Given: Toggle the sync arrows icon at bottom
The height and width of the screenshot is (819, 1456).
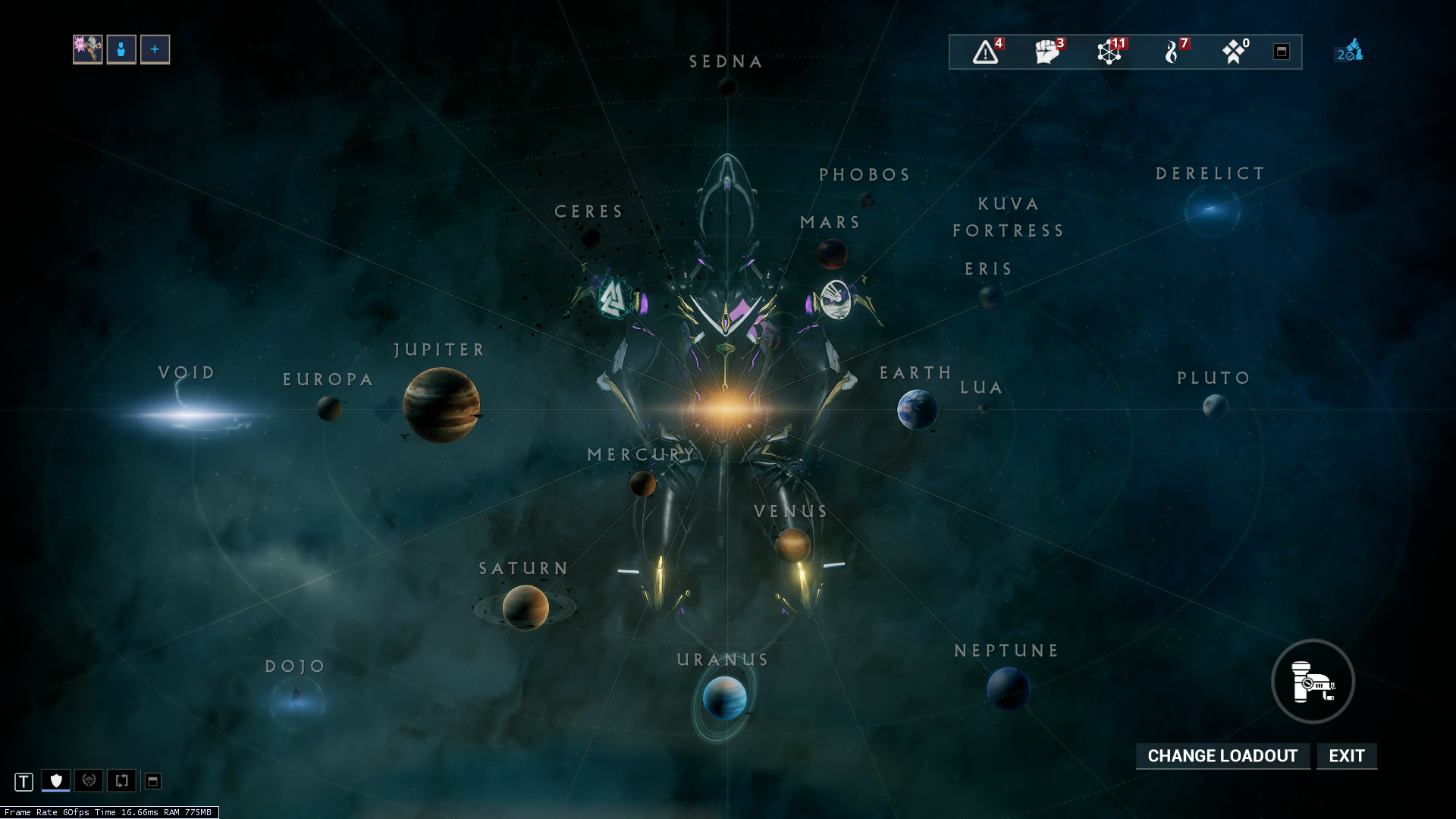Looking at the screenshot, I should pyautogui.click(x=121, y=780).
